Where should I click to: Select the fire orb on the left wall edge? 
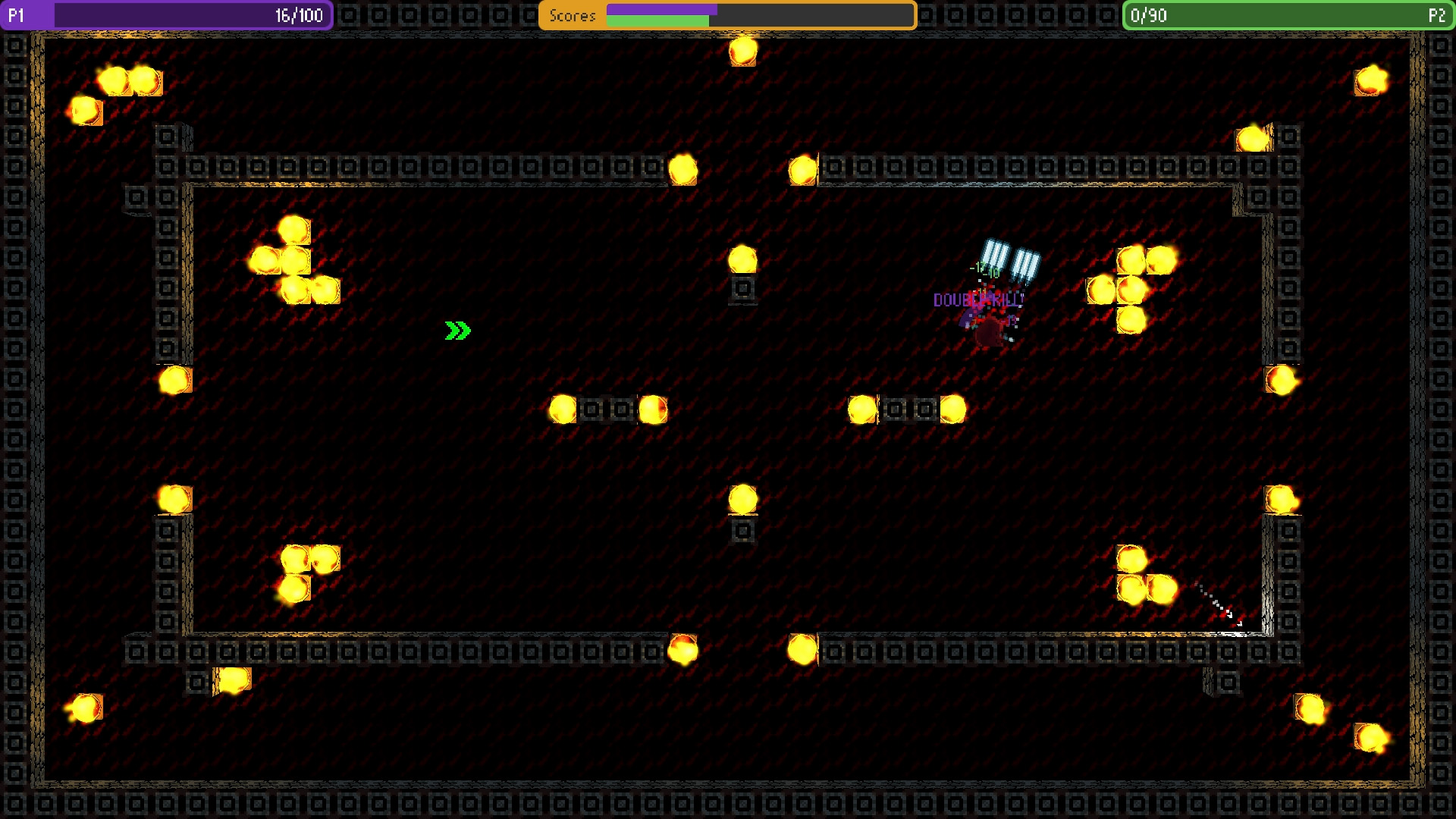click(x=174, y=379)
